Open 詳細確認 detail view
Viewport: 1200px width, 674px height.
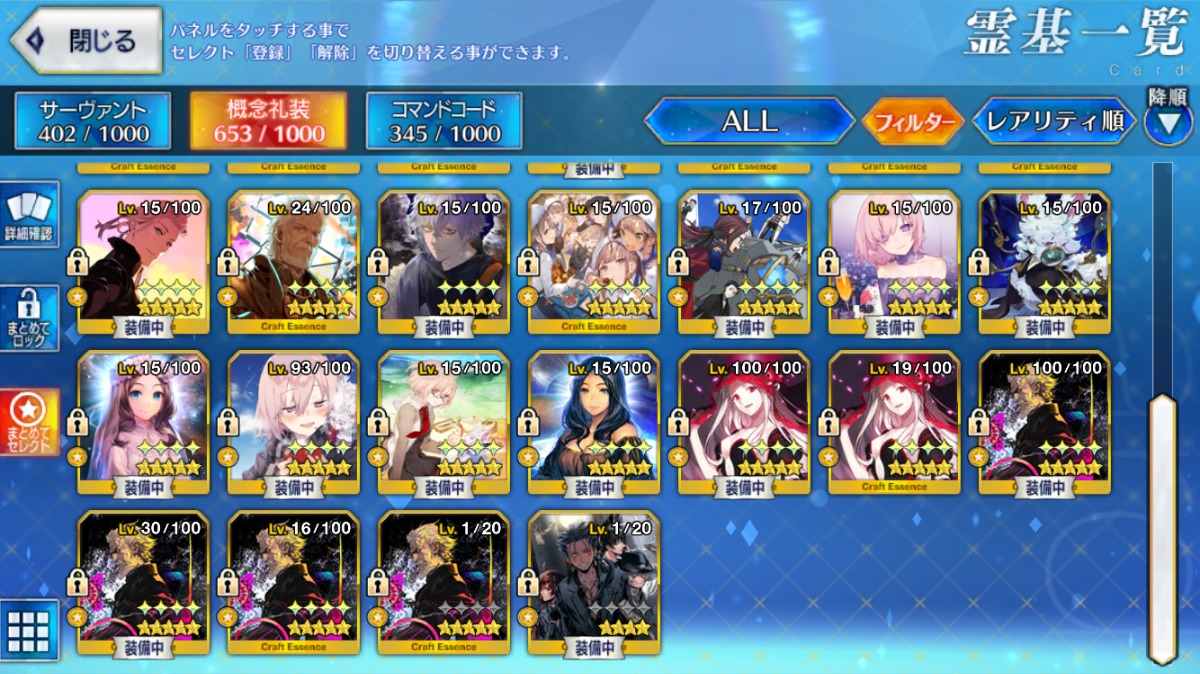pos(30,215)
